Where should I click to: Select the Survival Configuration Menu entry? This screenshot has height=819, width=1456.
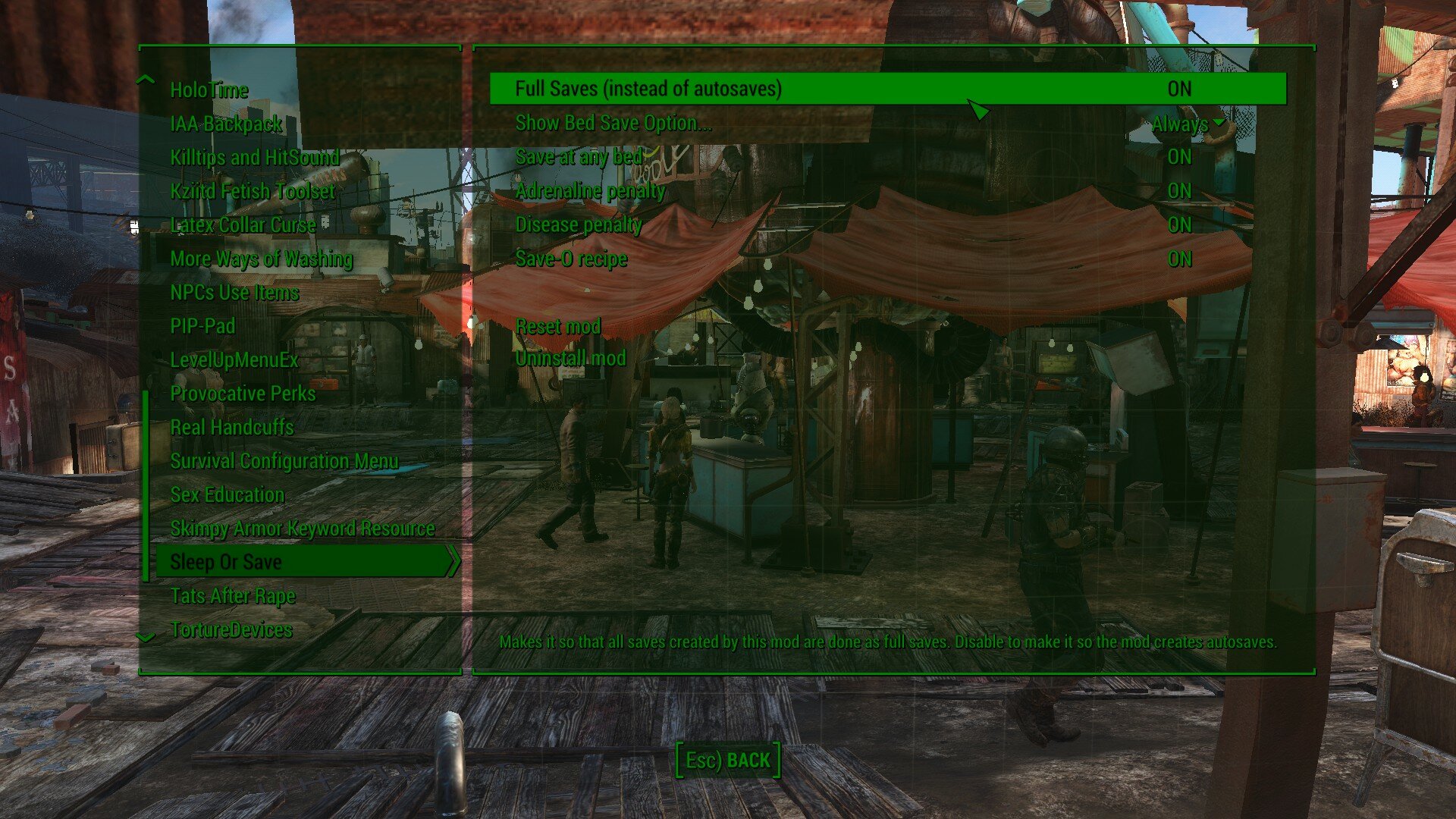(283, 461)
